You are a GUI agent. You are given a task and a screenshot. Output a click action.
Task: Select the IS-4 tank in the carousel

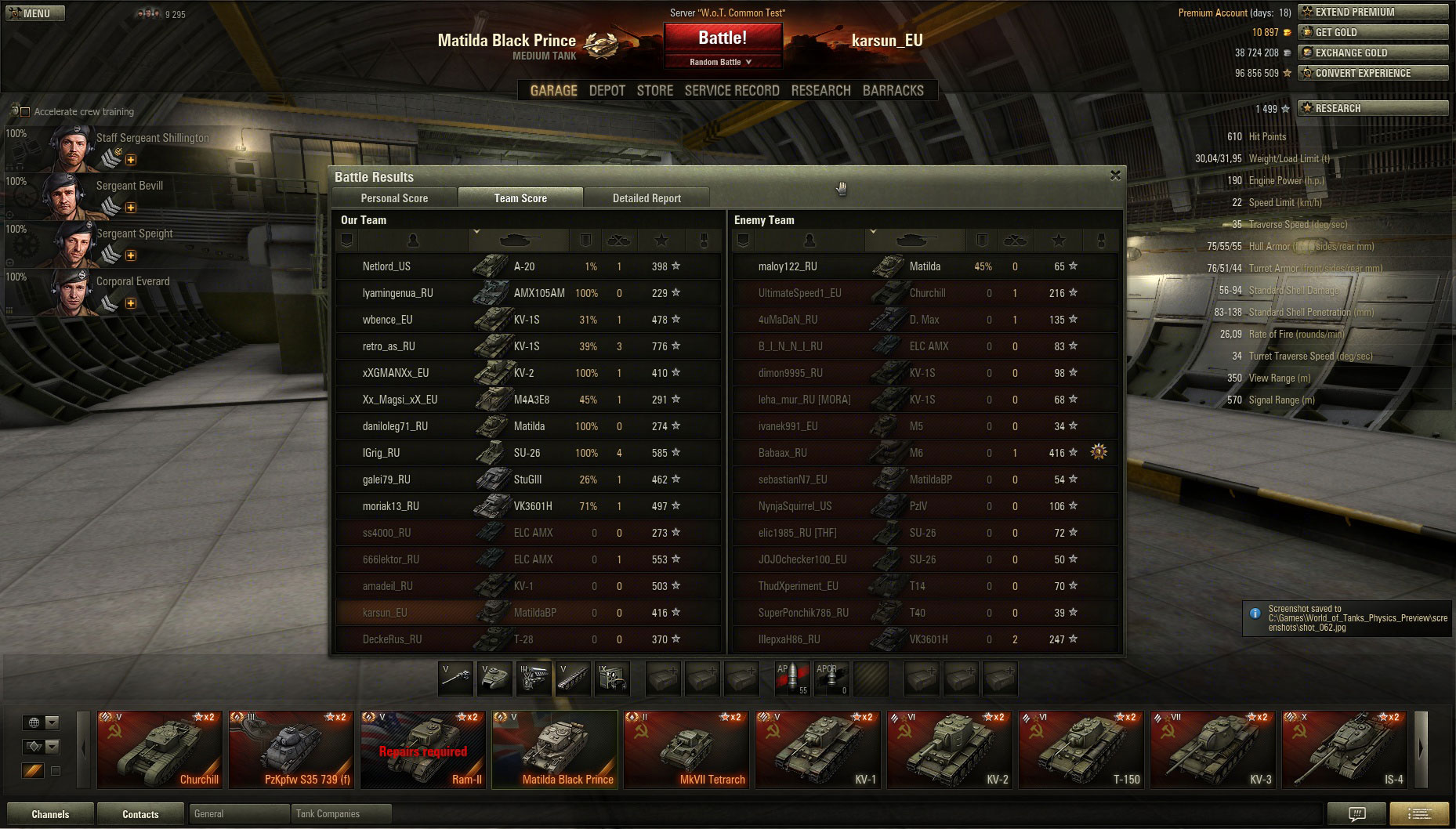pyautogui.click(x=1345, y=749)
